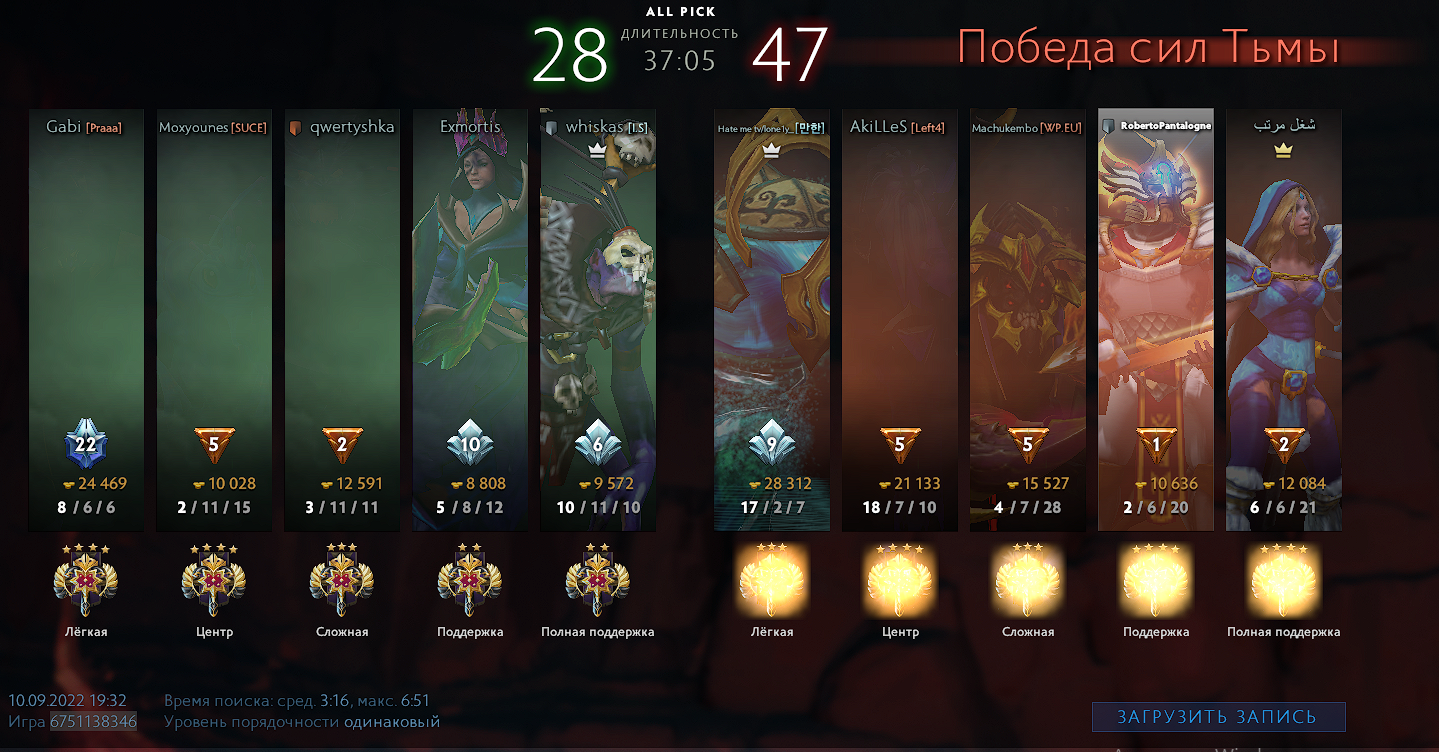Click the rank 1 medal under RobertoPantalogne
This screenshot has width=1439, height=752.
tap(1155, 443)
